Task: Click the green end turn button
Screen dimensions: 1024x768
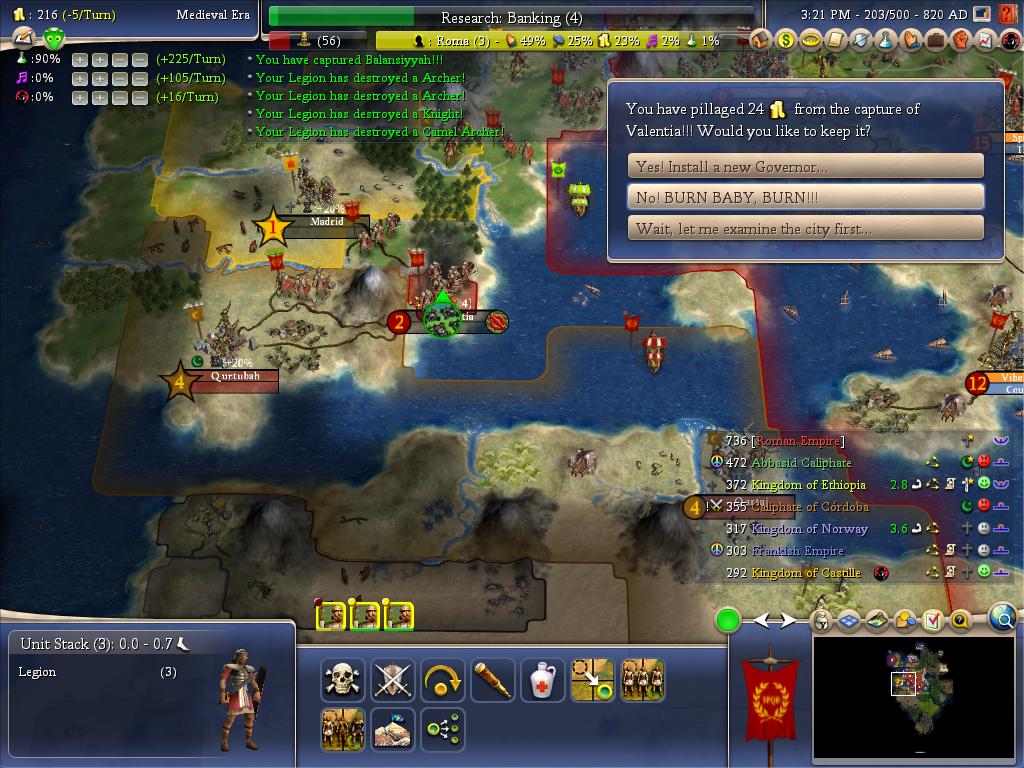Action: click(728, 621)
